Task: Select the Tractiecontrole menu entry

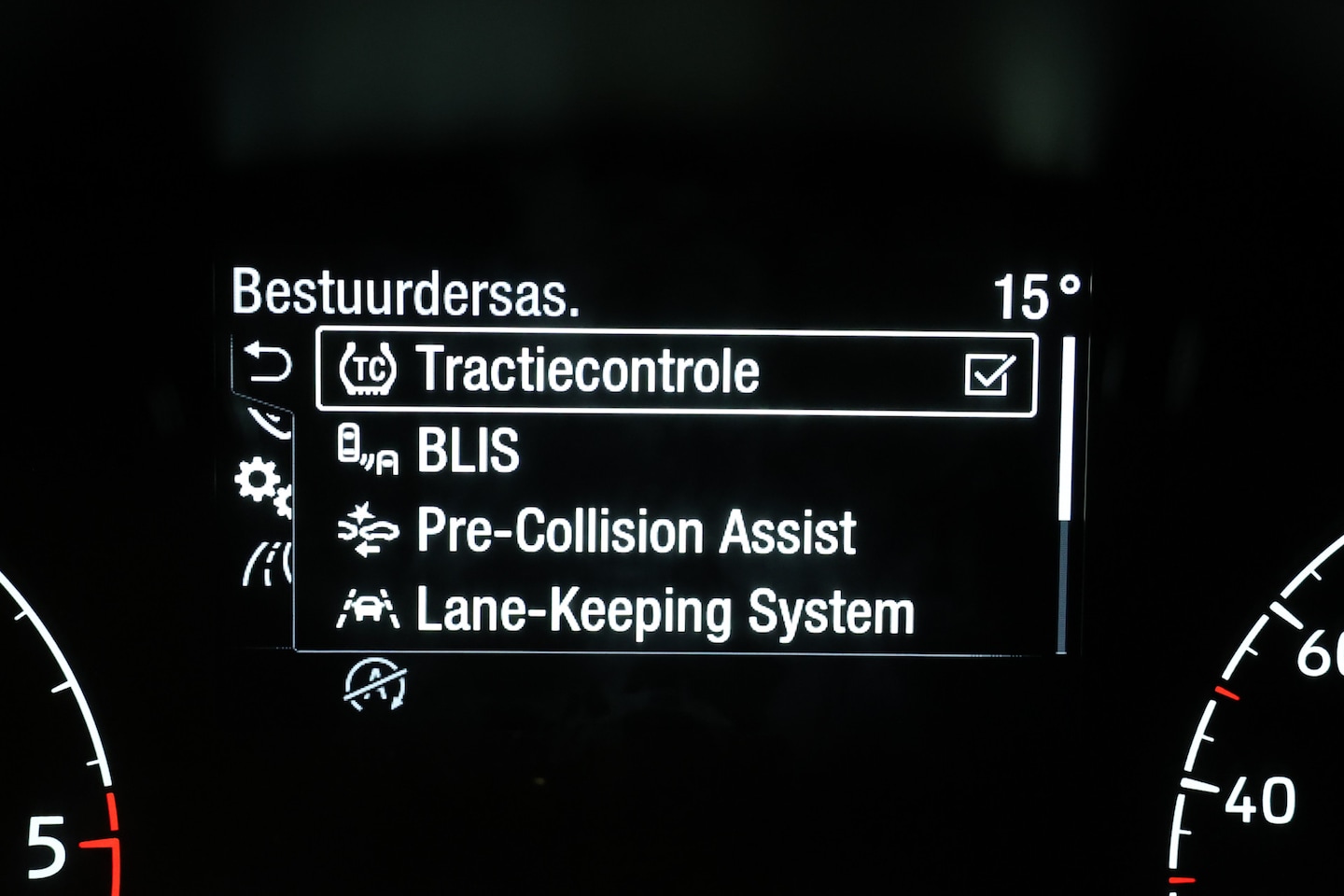Action: [x=588, y=371]
